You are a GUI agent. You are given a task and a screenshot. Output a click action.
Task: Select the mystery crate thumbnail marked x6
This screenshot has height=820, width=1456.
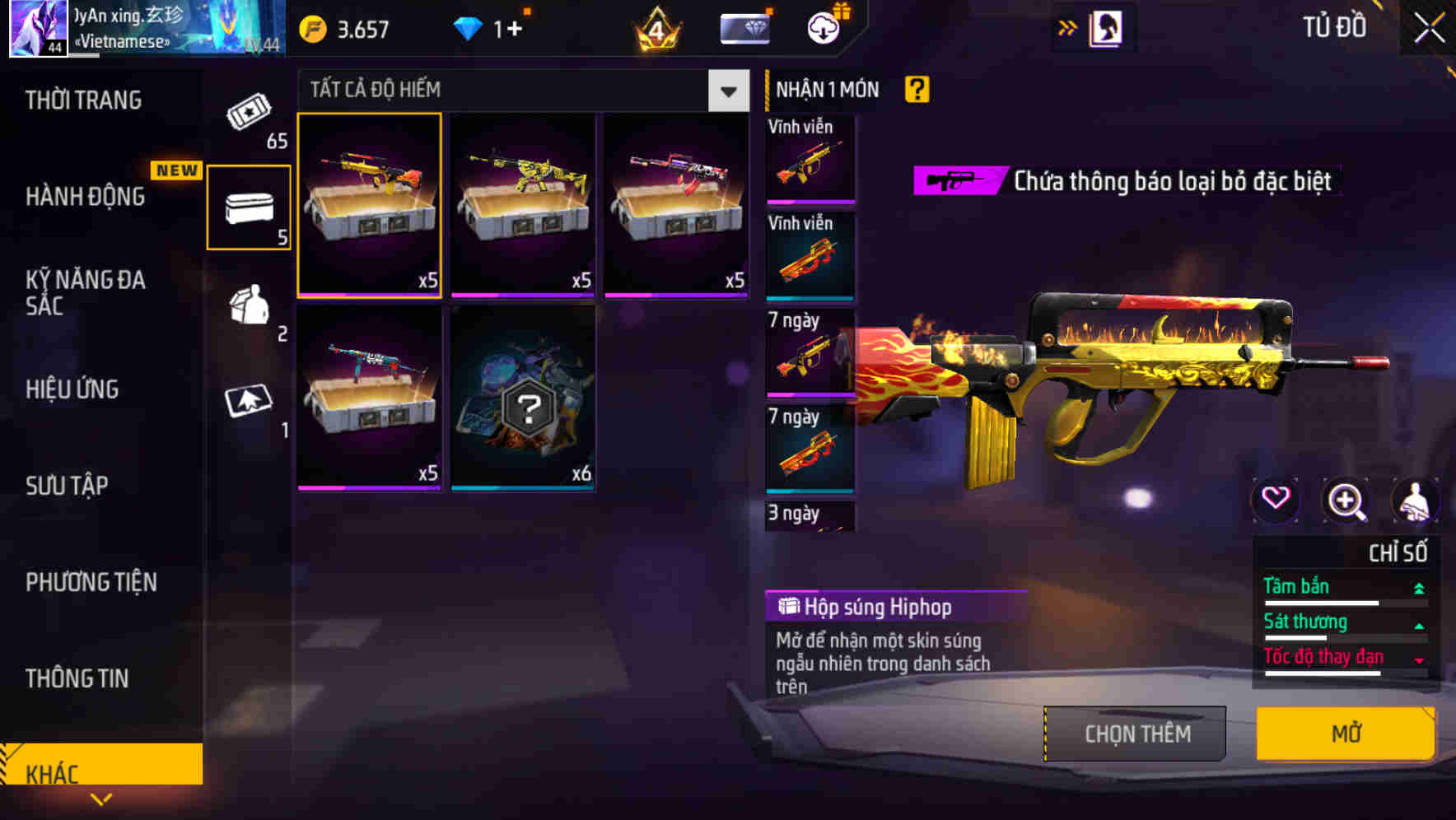pos(522,399)
